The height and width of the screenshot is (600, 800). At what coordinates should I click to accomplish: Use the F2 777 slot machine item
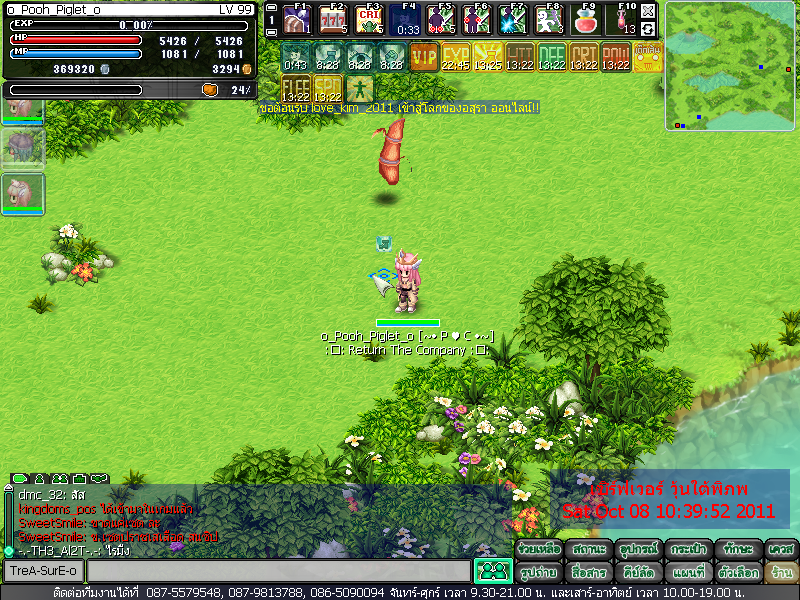point(333,20)
